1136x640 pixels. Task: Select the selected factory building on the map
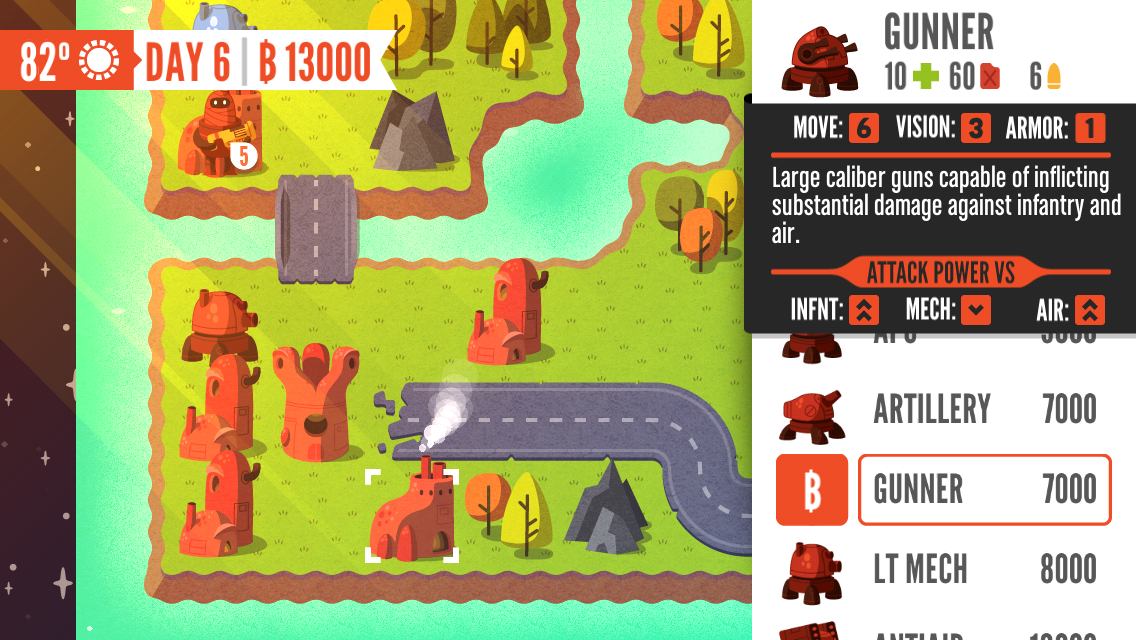coord(411,515)
